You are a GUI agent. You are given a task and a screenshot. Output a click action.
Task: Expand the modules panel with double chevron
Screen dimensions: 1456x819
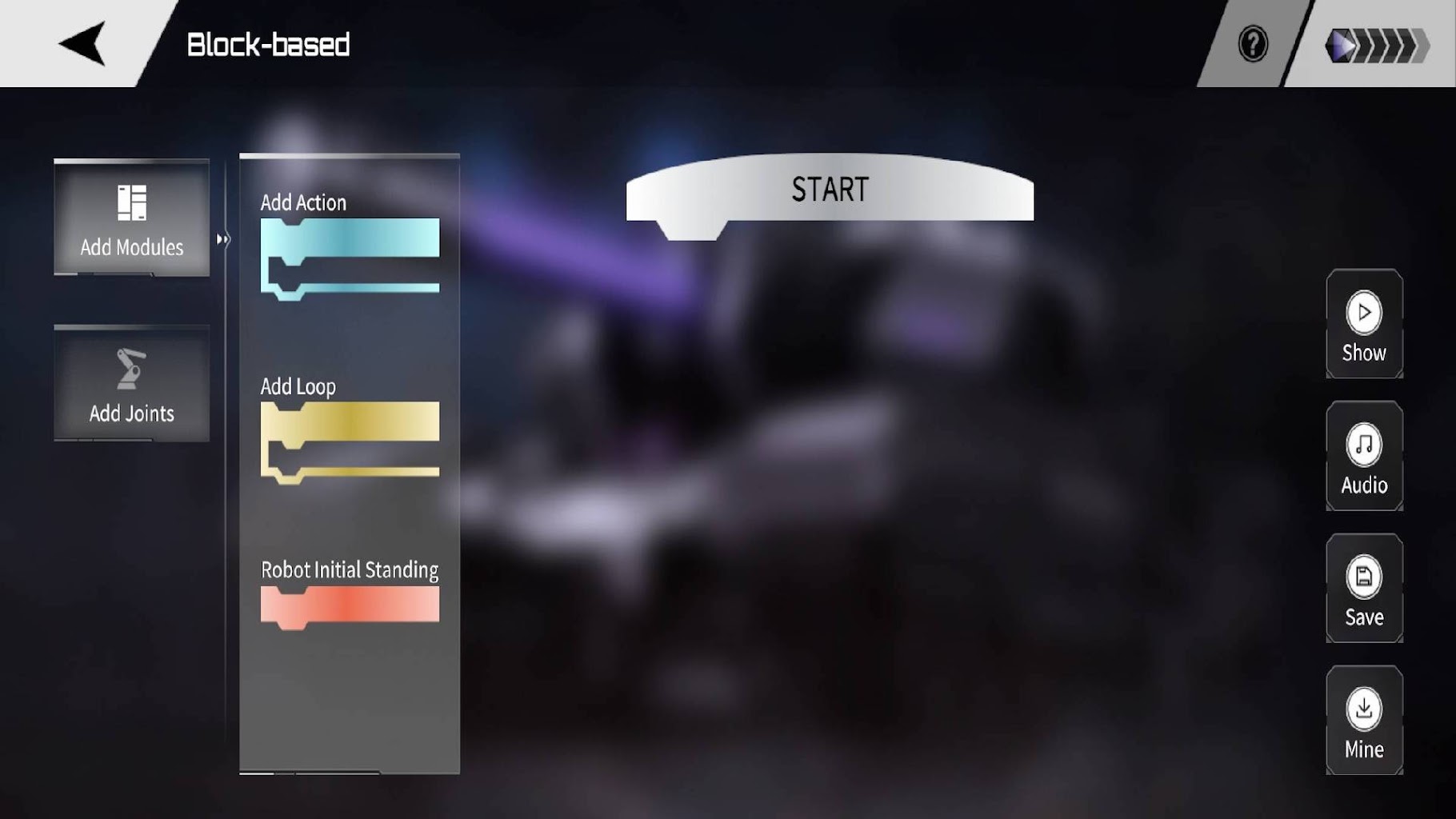click(x=222, y=238)
